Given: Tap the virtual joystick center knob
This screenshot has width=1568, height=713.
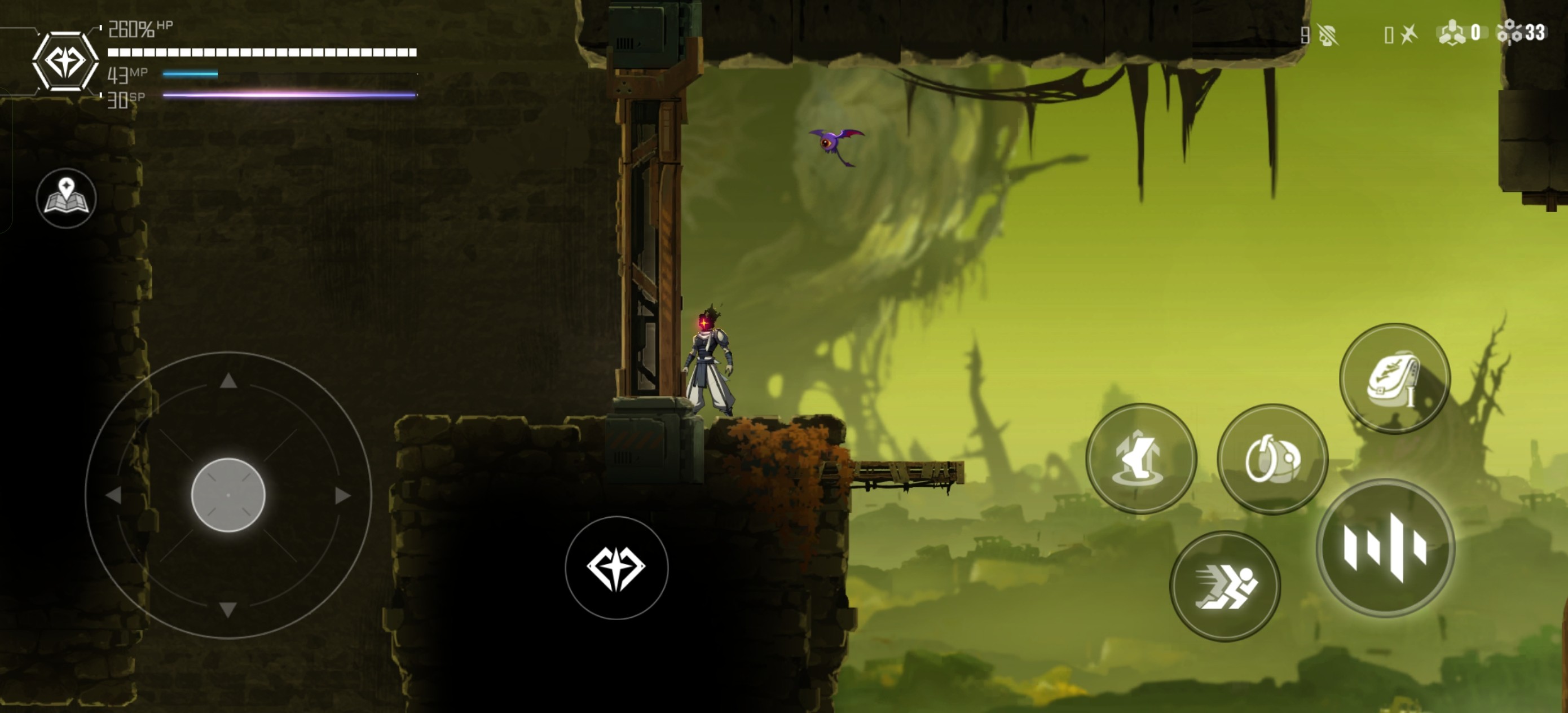Looking at the screenshot, I should coord(228,495).
